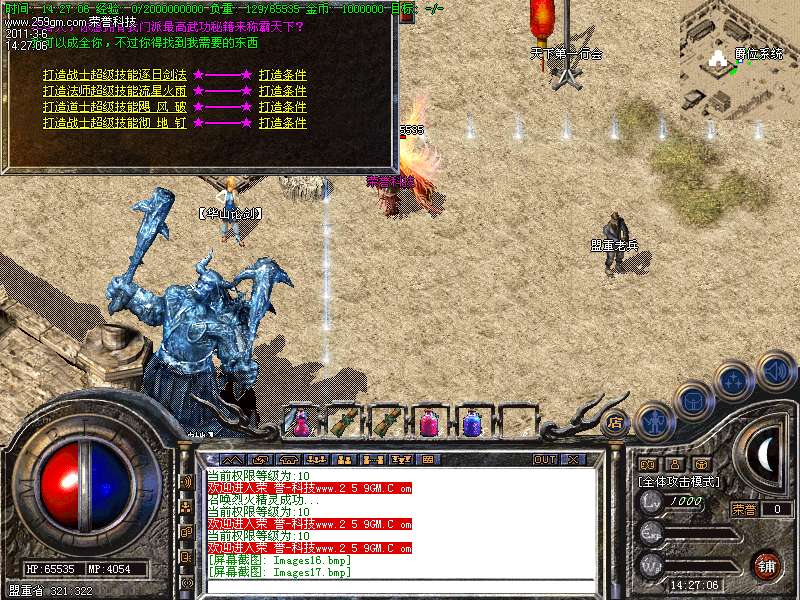The width and height of the screenshot is (800, 600).
Task: Toggle the speaker sound button
Action: point(775,370)
